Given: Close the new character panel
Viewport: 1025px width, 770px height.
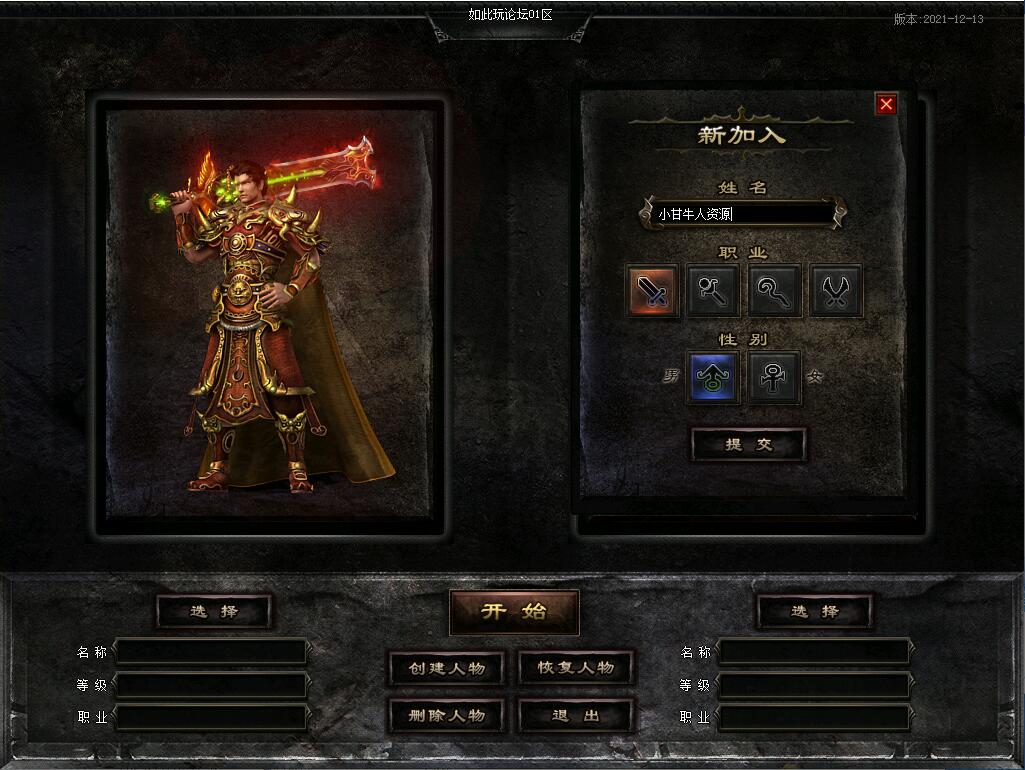Looking at the screenshot, I should [885, 104].
